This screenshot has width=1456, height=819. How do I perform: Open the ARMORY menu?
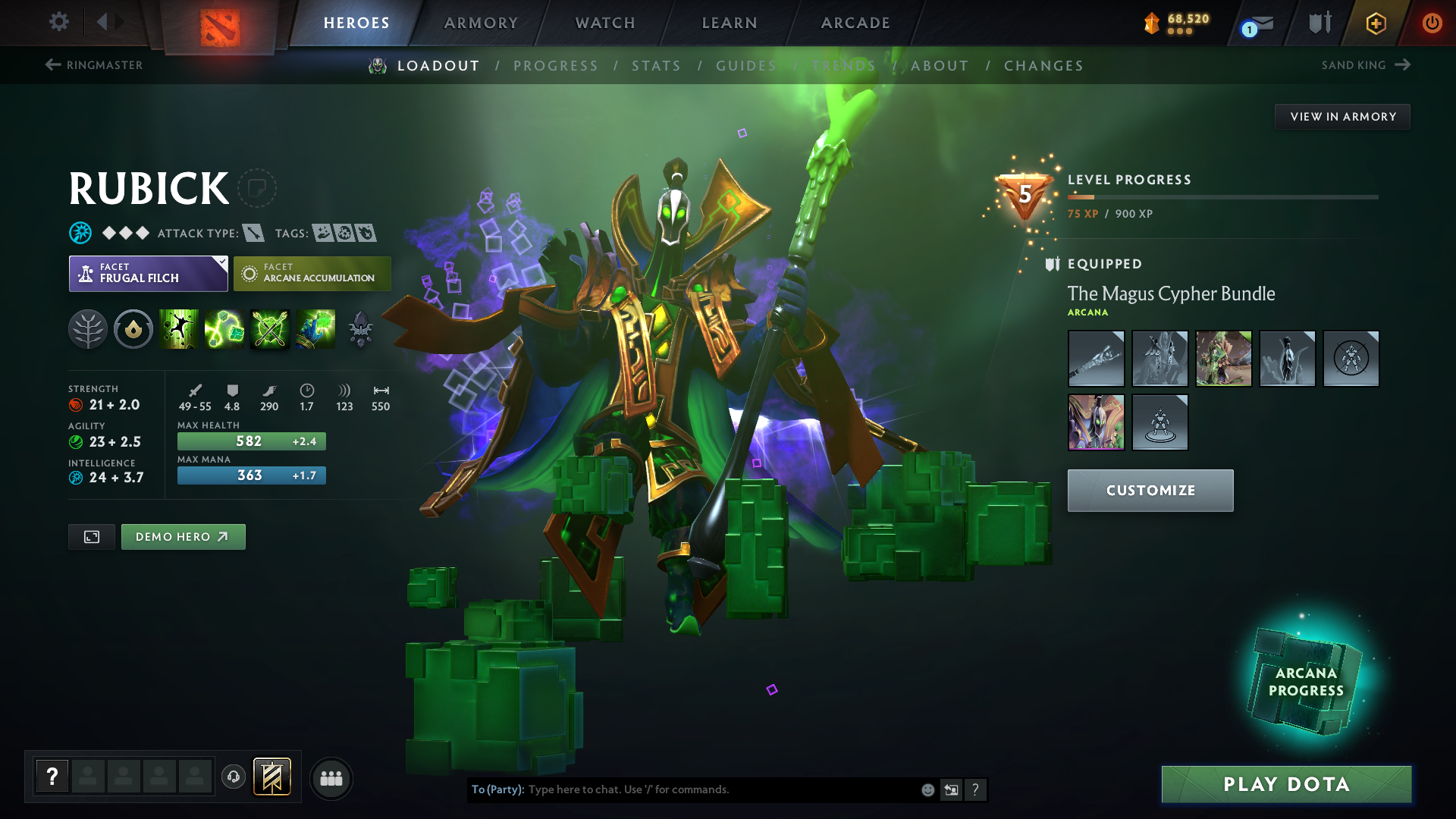pos(480,23)
